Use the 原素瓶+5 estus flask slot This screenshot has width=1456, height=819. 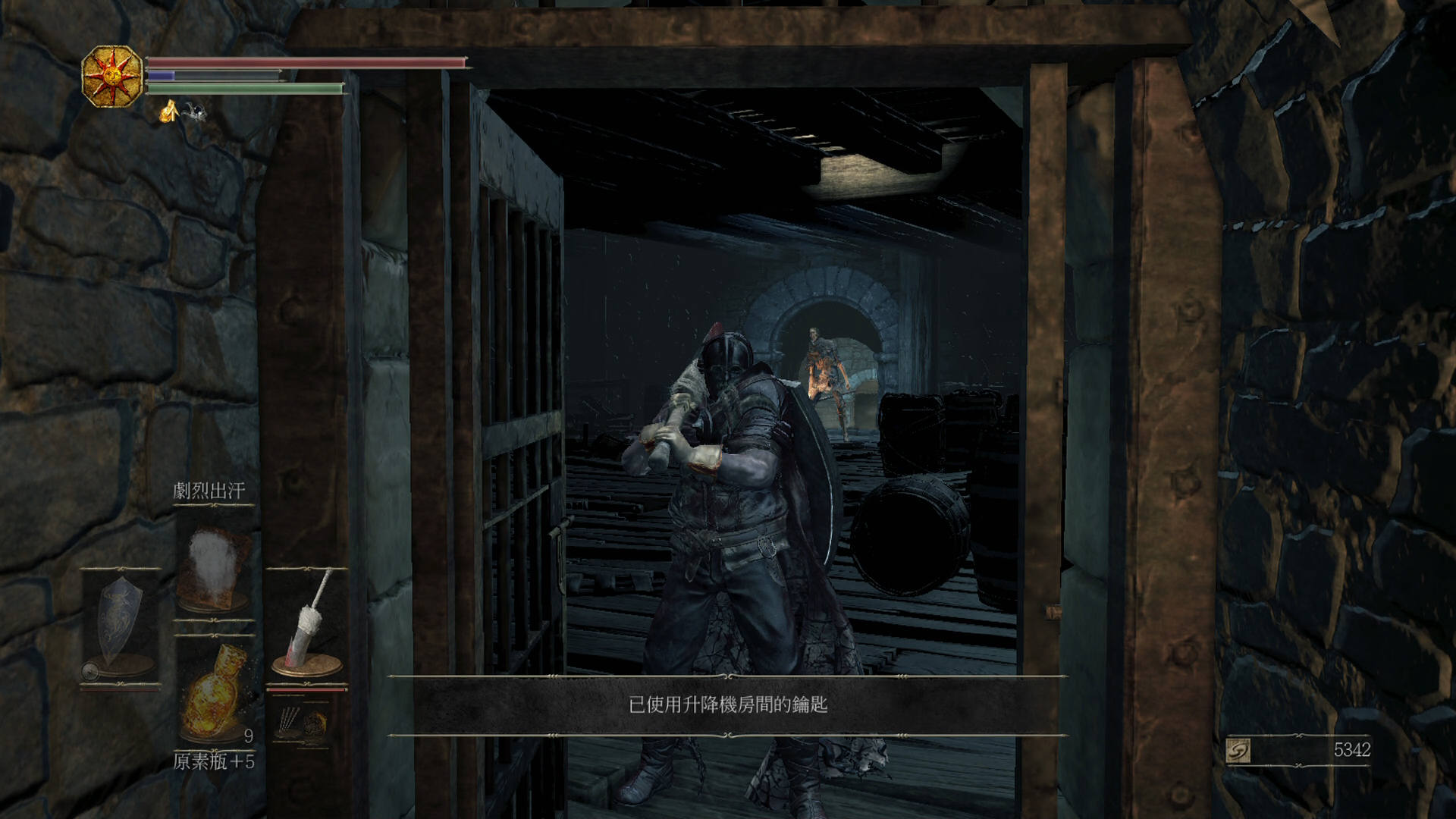(x=214, y=694)
